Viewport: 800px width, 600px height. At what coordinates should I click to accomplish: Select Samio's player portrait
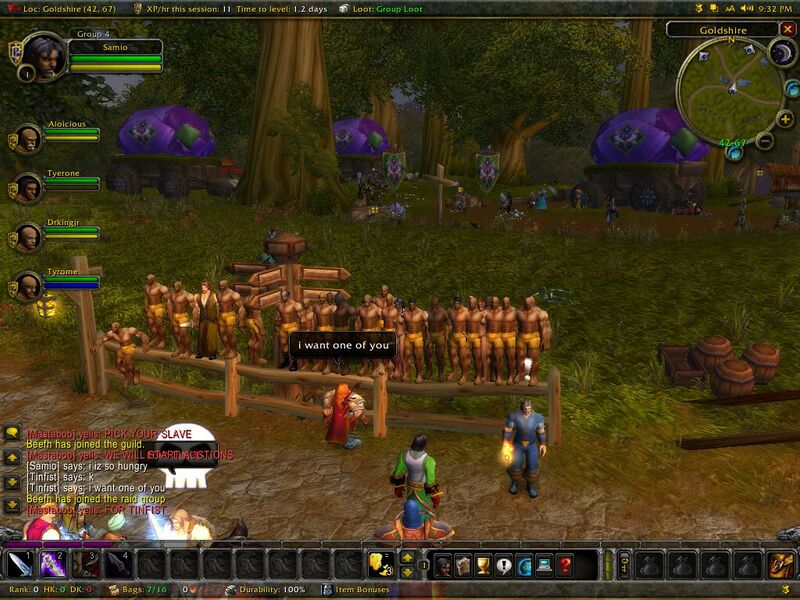click(42, 57)
